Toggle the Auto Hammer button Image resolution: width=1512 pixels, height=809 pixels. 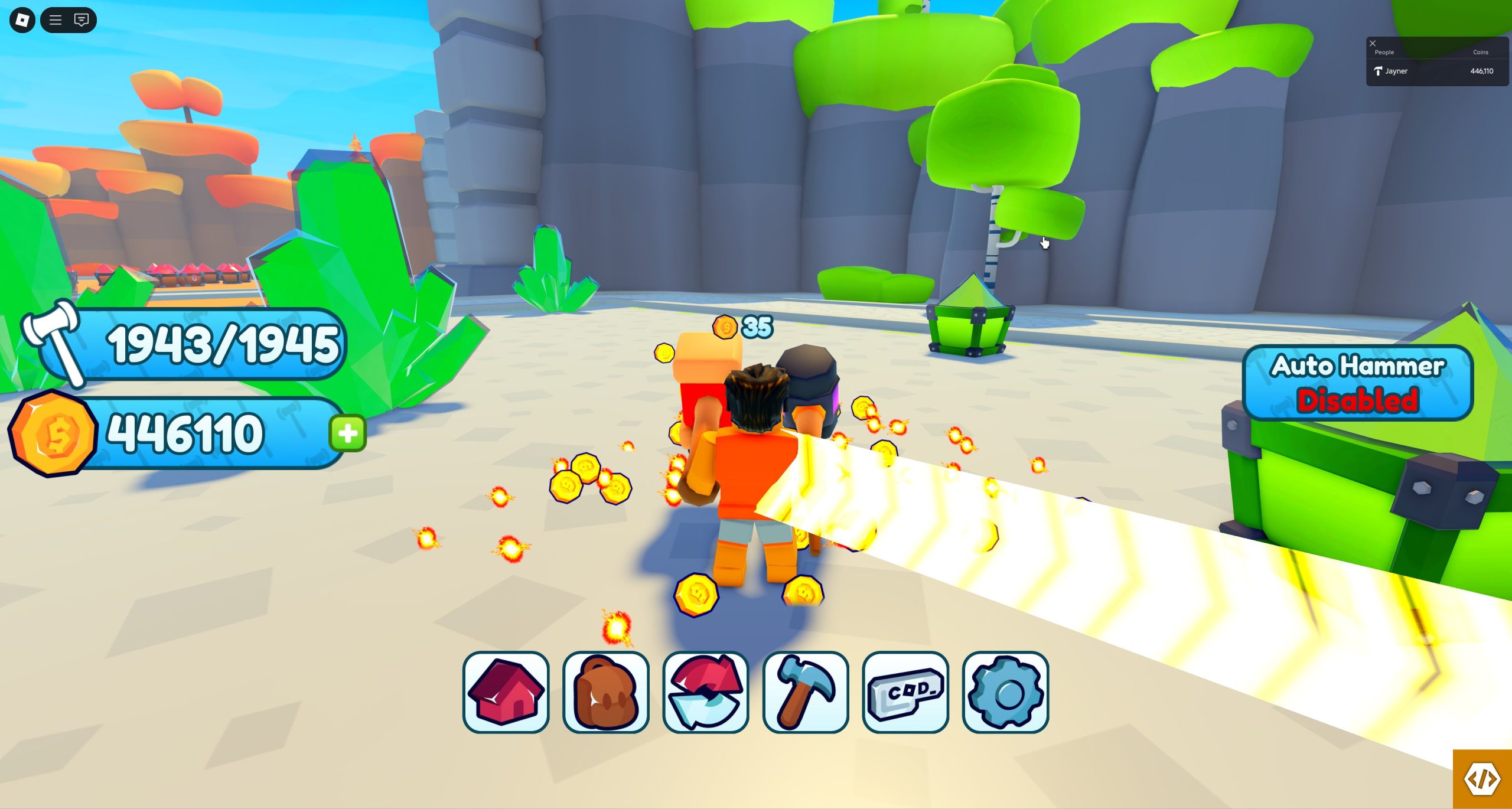pos(1357,383)
